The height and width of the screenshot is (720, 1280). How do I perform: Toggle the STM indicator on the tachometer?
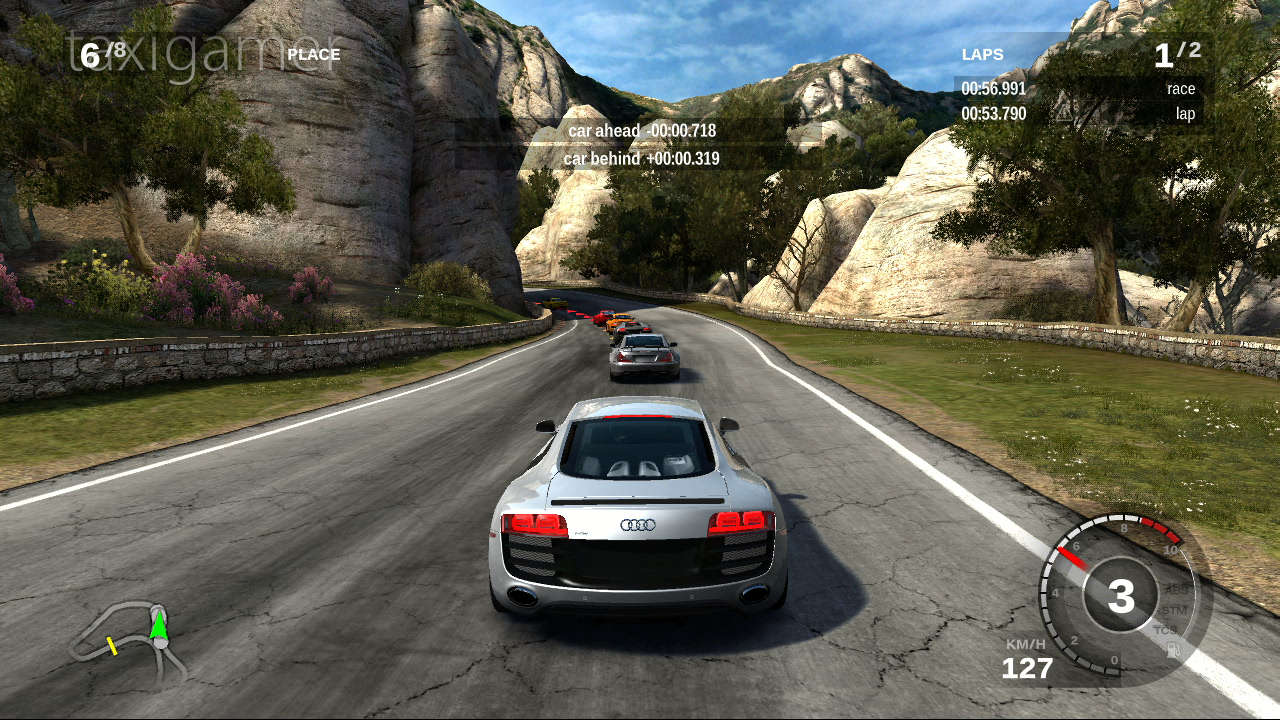1174,610
